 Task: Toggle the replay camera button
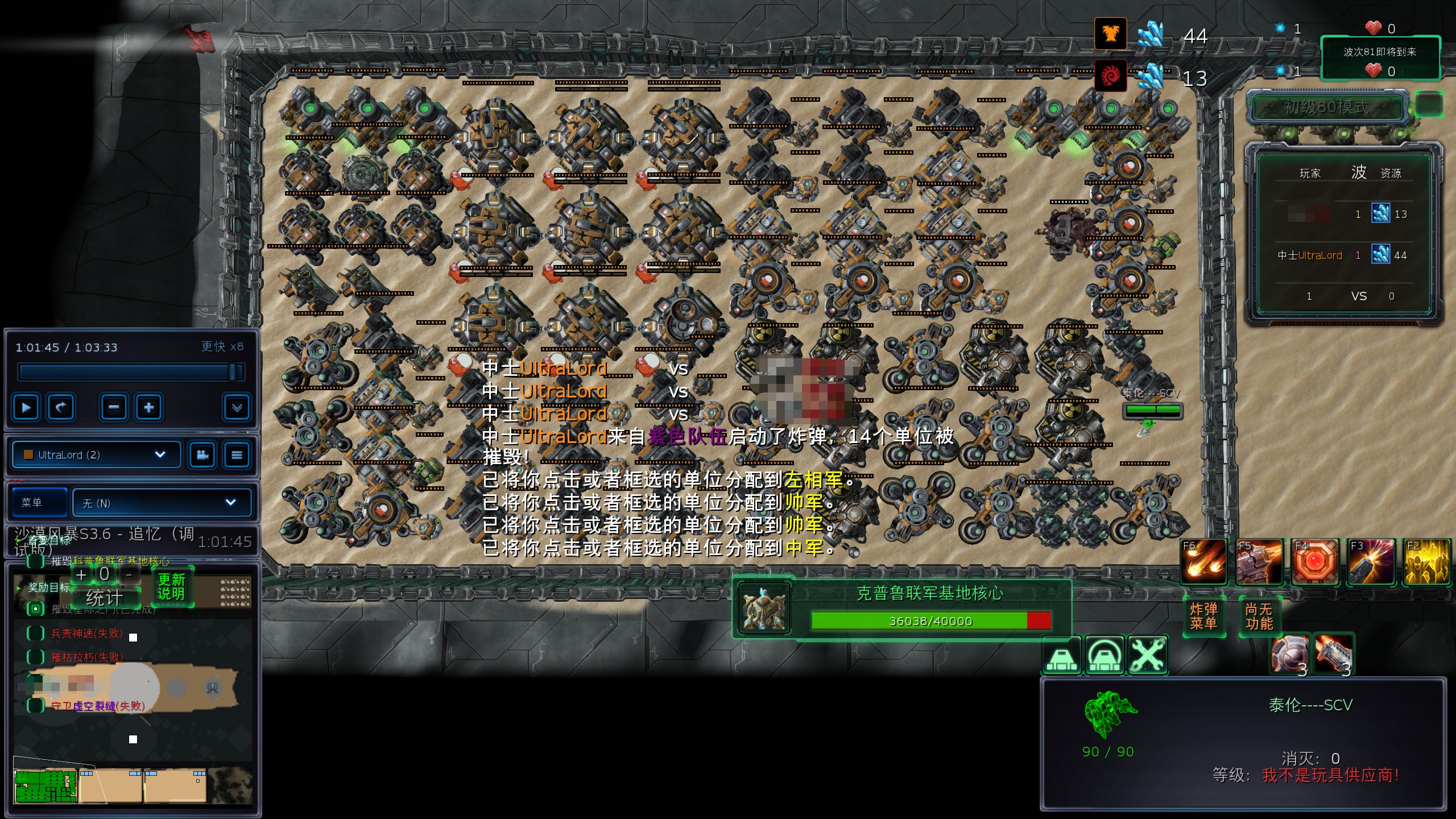202,455
